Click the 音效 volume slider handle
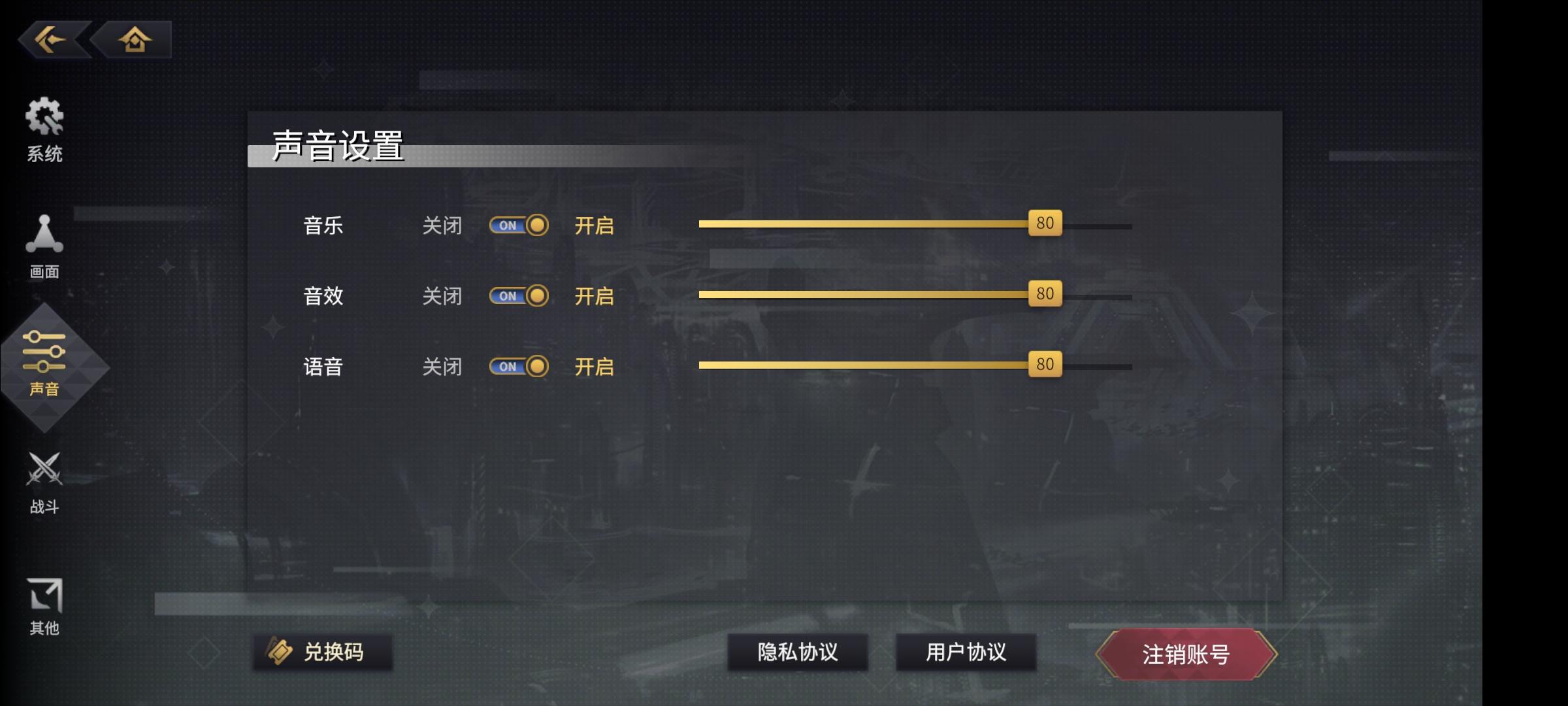Screen dimensions: 1568x706 (1046, 294)
